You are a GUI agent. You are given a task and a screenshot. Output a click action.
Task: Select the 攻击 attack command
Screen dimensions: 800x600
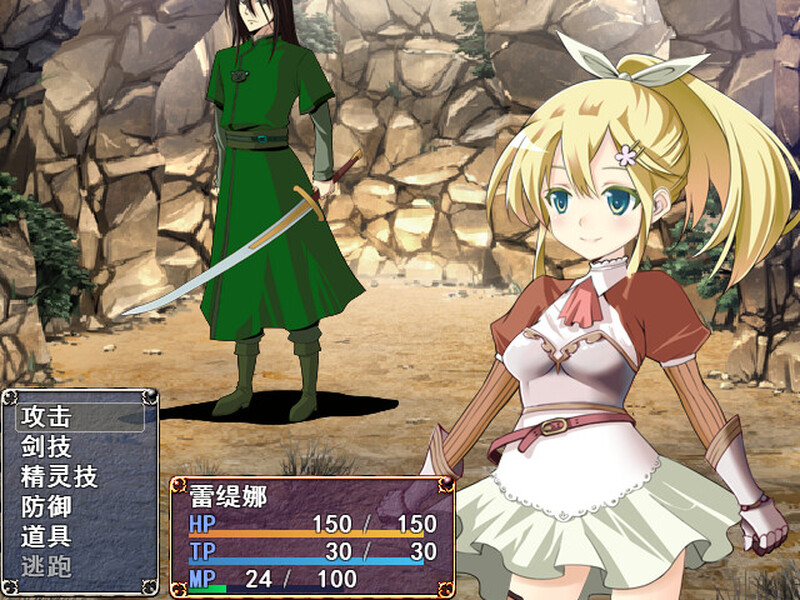point(46,417)
